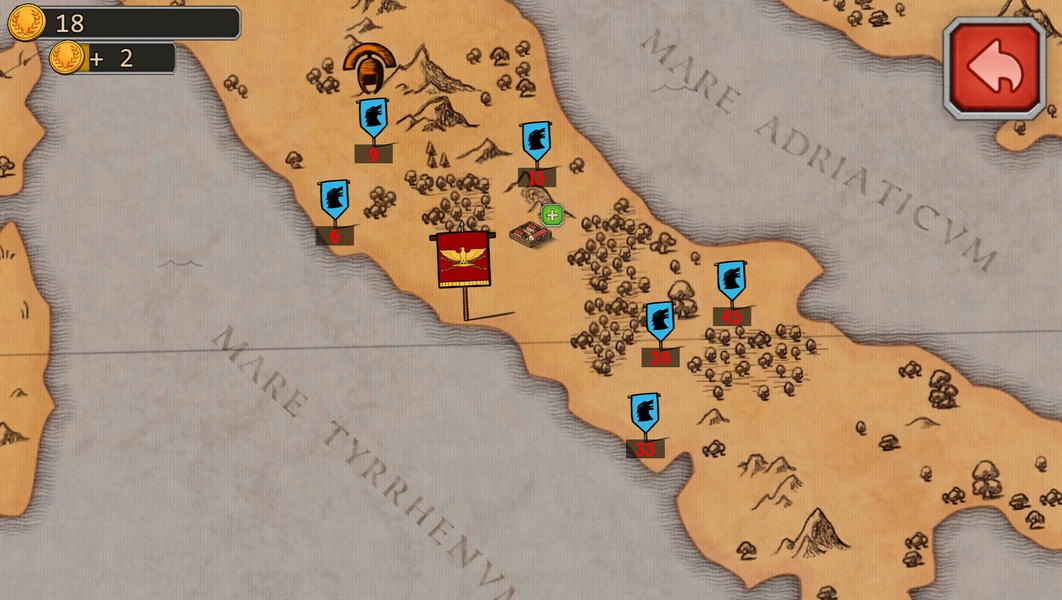1062x600 pixels.
Task: Open the Roman helmet marker
Action: (x=369, y=68)
